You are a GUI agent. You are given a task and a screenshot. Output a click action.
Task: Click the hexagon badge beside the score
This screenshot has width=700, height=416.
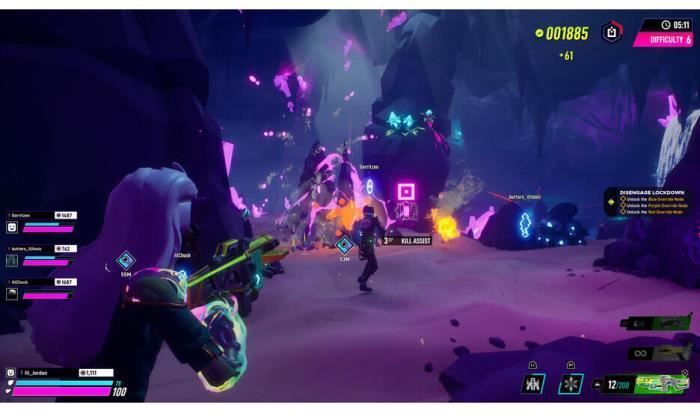pos(612,33)
